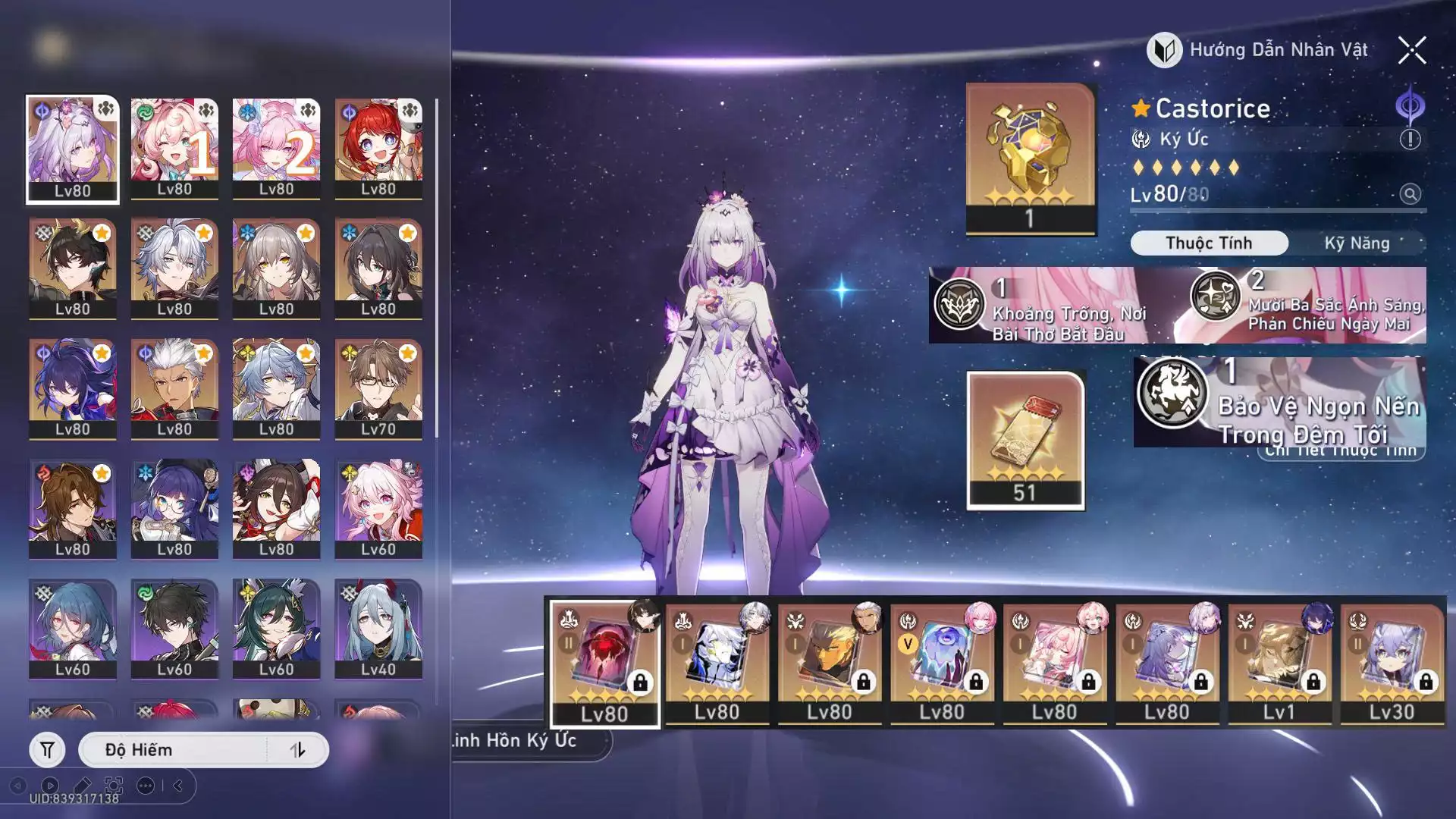Pick the Lv60 pink-haired character portrait
This screenshot has height=819, width=1456.
click(378, 509)
